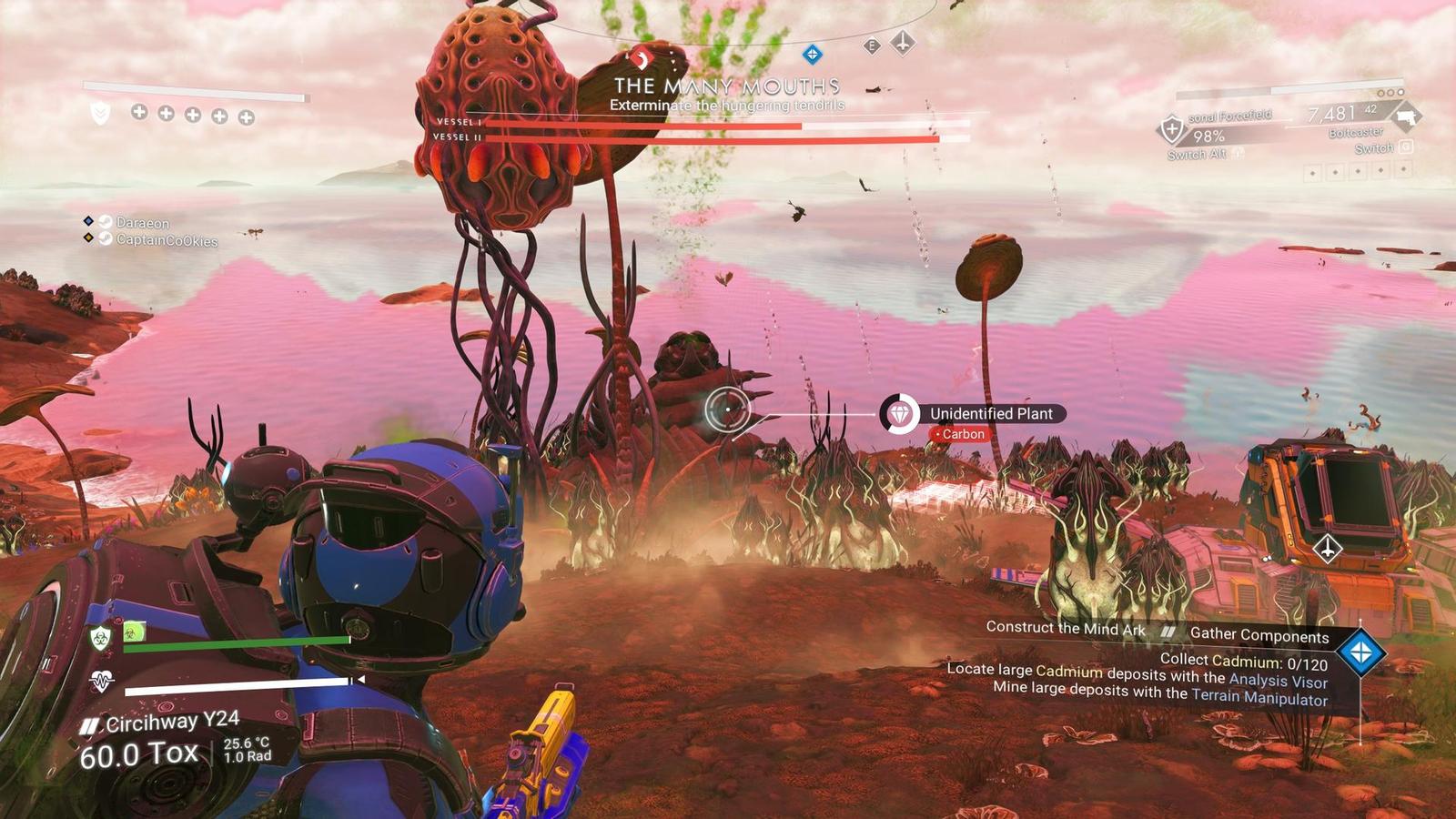Click the Personal Forcefield shield icon
The image size is (1456, 819).
1171,129
